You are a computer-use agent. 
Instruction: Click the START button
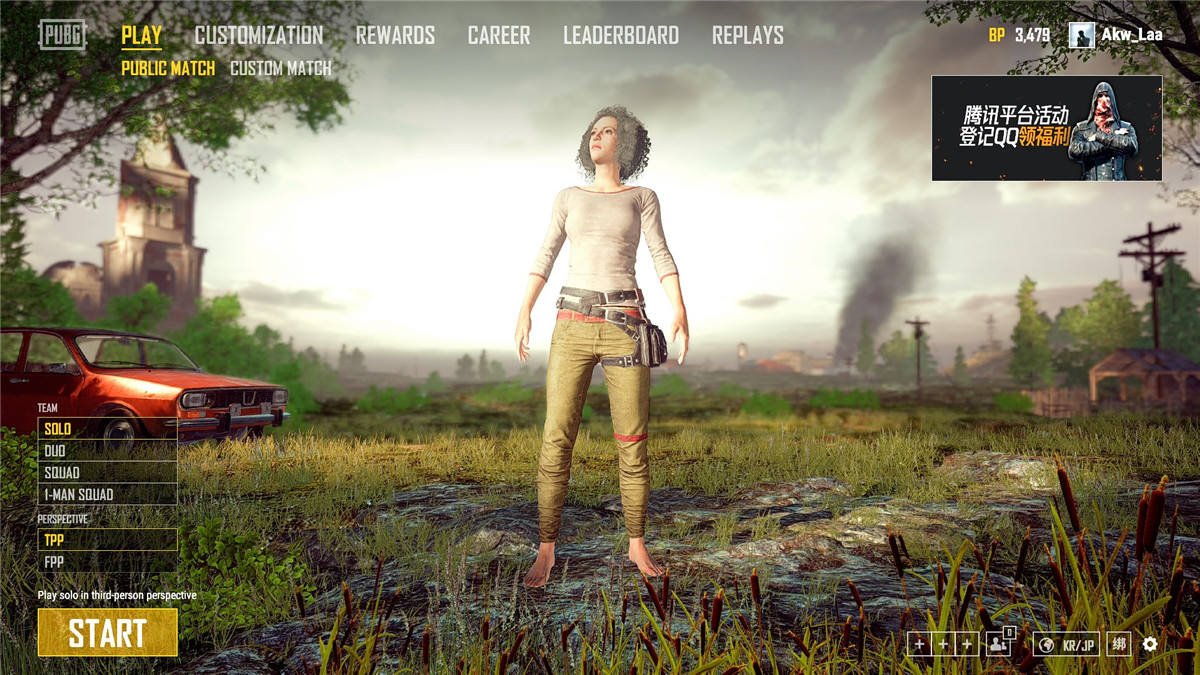coord(107,632)
